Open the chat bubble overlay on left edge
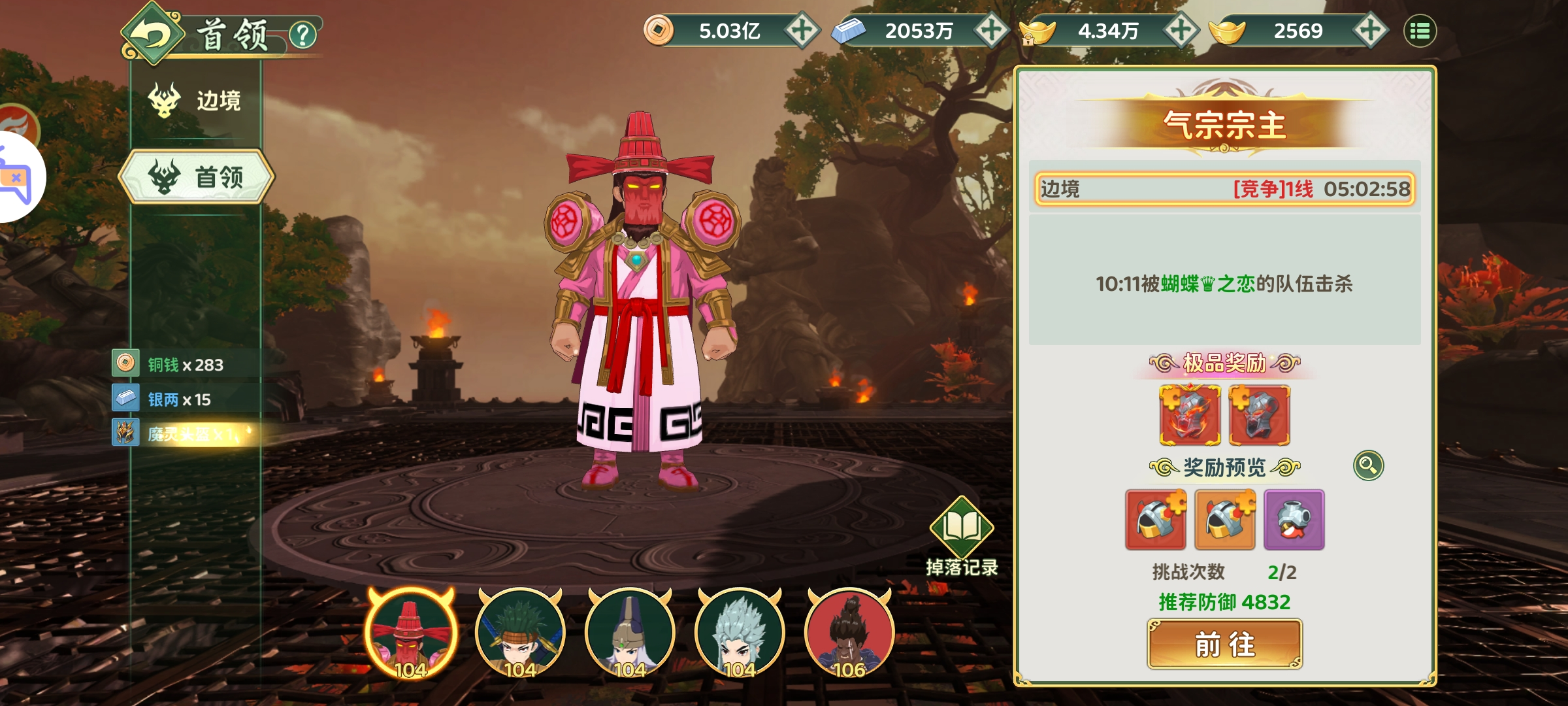Screen dimensions: 1568x706 (16, 178)
